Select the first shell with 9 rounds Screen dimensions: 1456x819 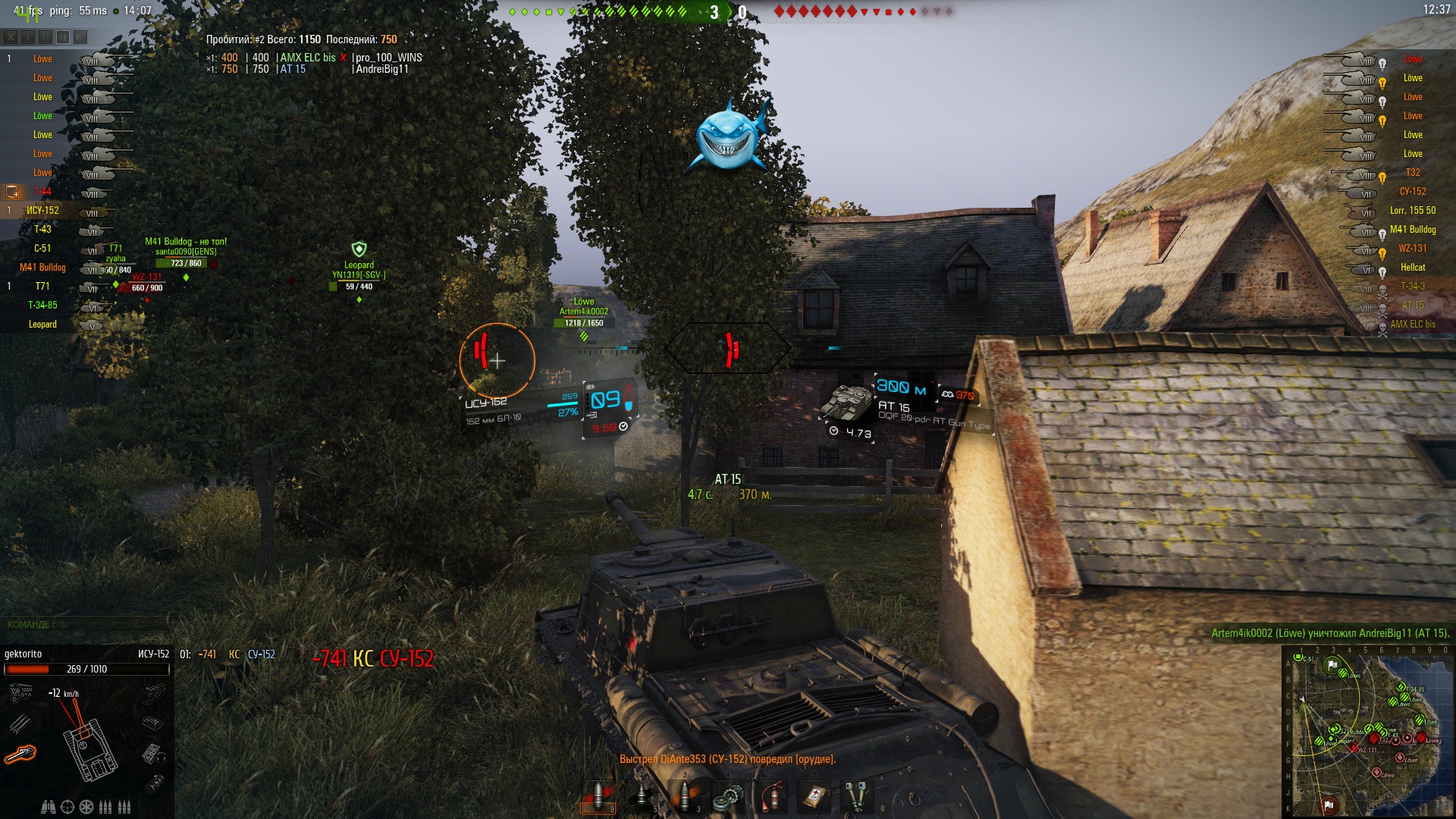pos(598,795)
